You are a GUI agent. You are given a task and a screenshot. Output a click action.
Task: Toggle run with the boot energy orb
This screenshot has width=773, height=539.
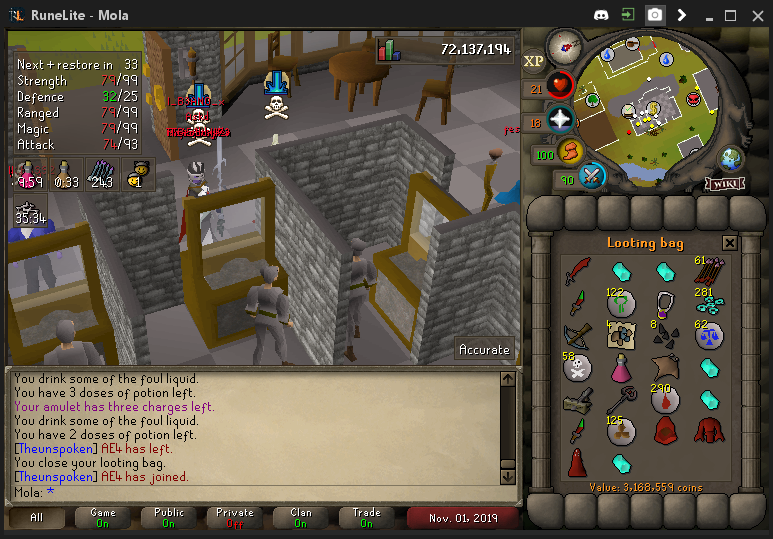click(571, 154)
